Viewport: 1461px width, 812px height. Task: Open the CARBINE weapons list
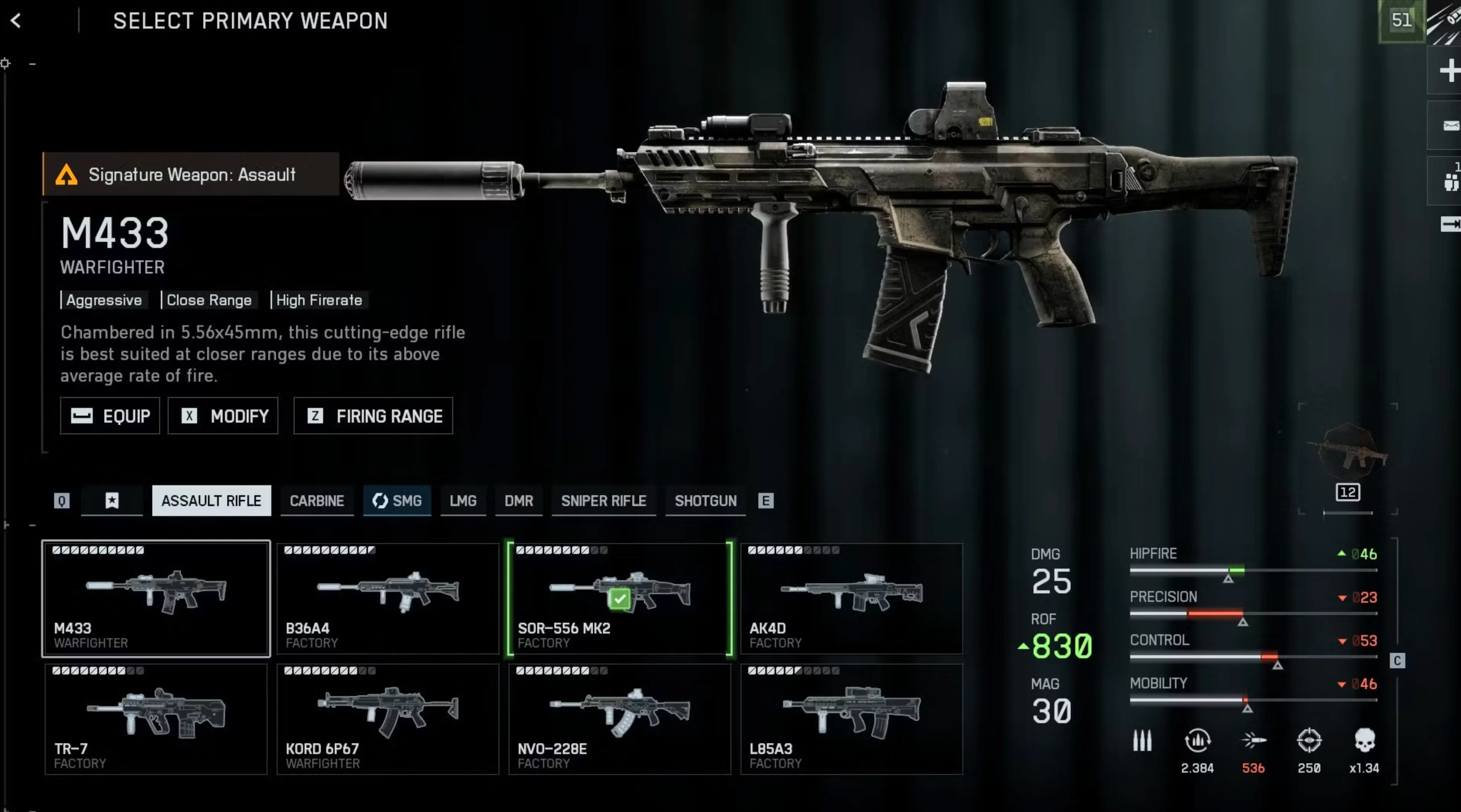(317, 501)
